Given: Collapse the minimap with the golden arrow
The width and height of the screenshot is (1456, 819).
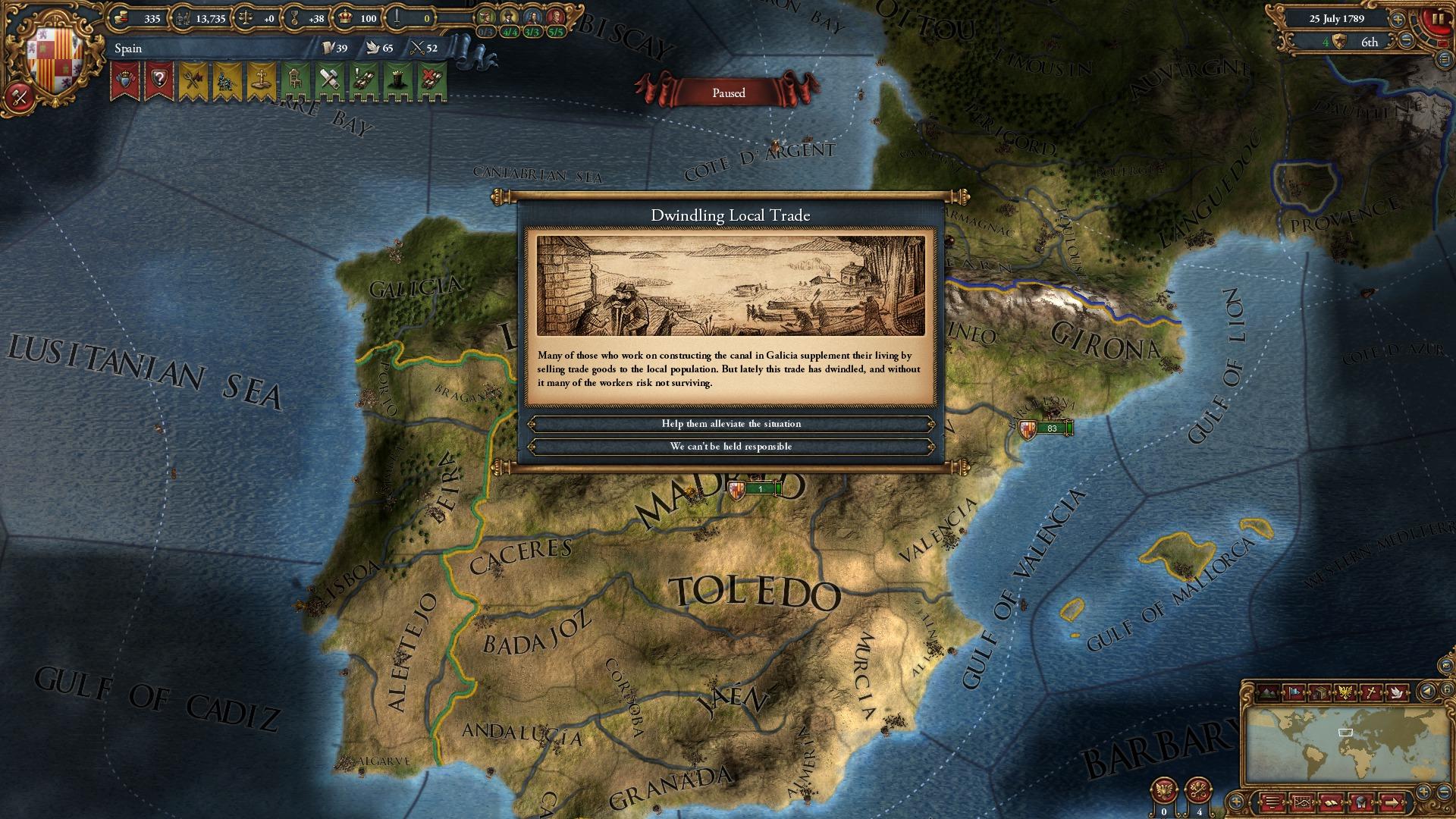Looking at the screenshot, I should [1427, 690].
